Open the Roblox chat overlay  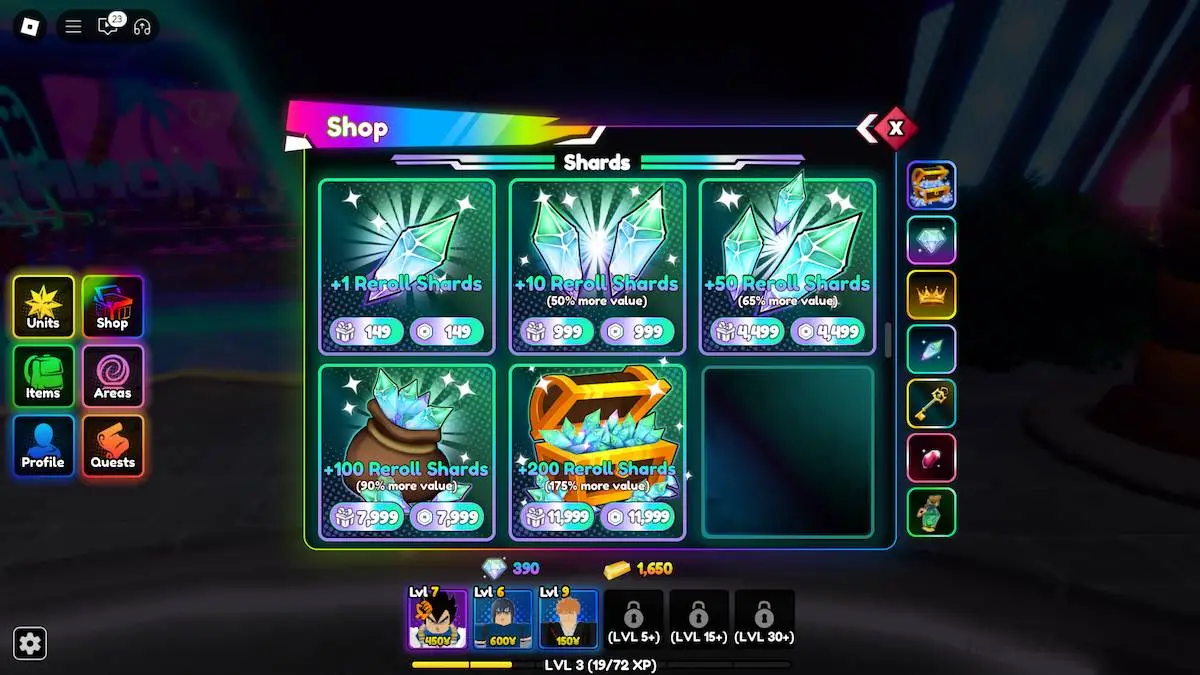[x=108, y=26]
